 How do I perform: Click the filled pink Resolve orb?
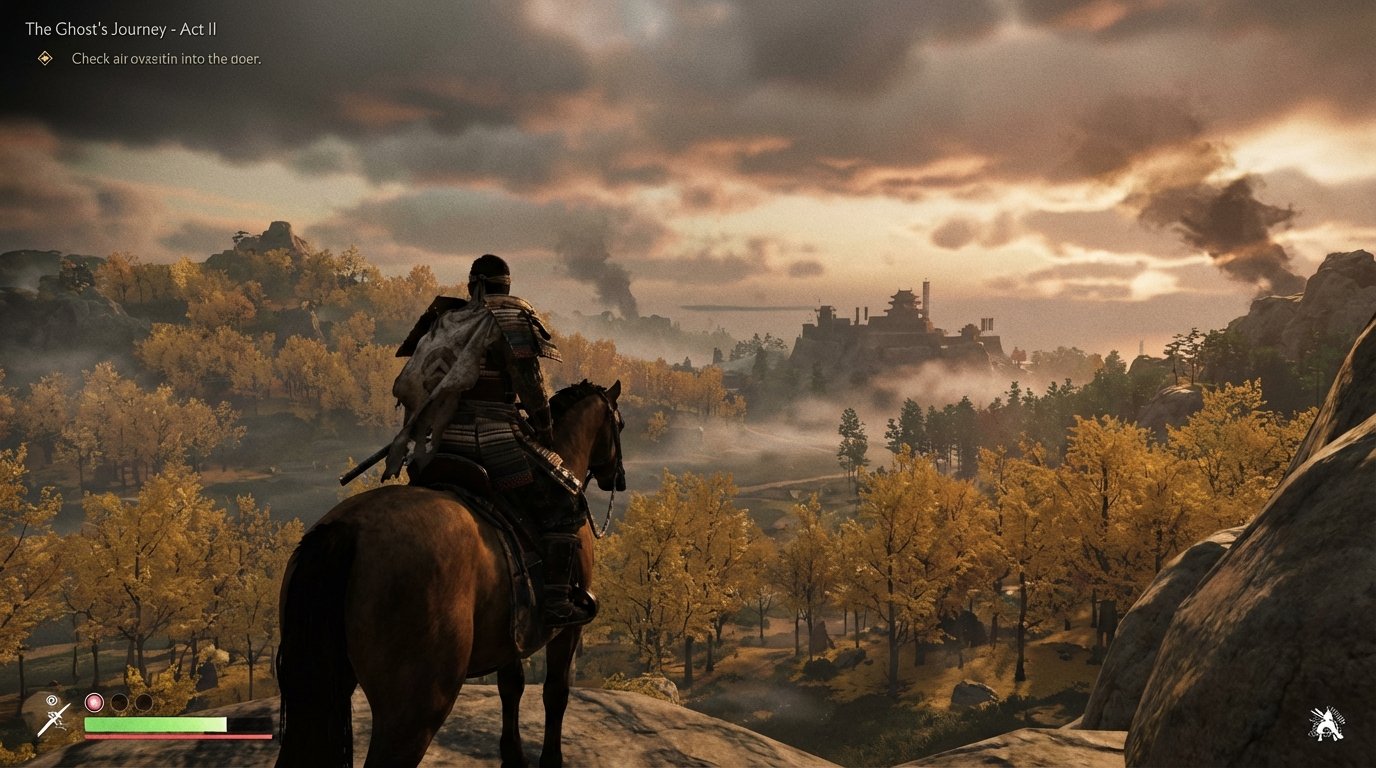[93, 702]
